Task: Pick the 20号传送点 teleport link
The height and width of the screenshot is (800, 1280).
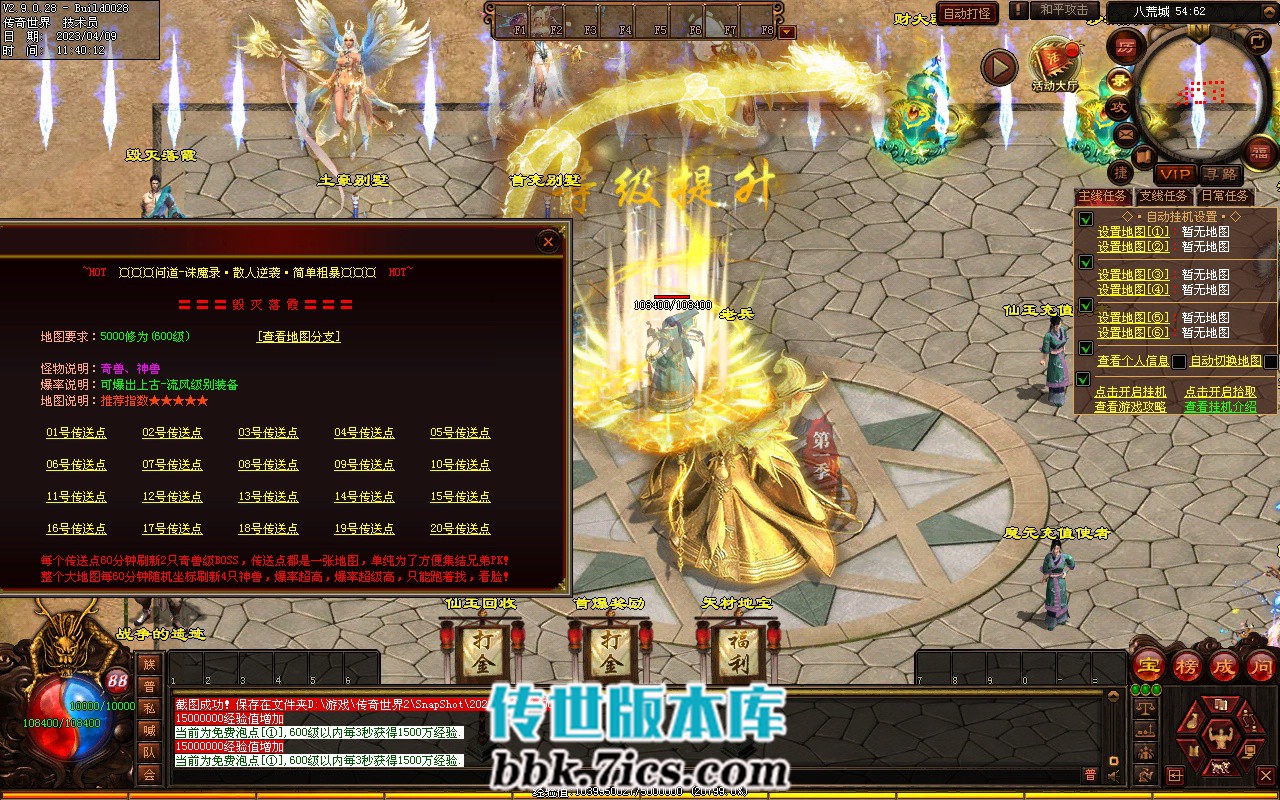Action: pos(460,529)
